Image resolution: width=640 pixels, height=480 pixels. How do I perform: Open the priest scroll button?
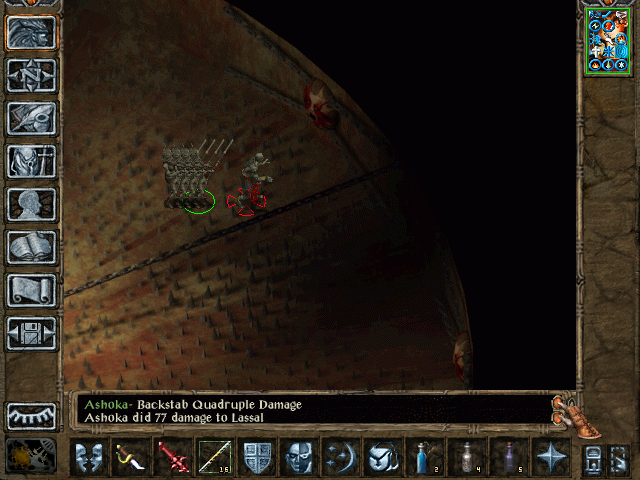pos(31,290)
